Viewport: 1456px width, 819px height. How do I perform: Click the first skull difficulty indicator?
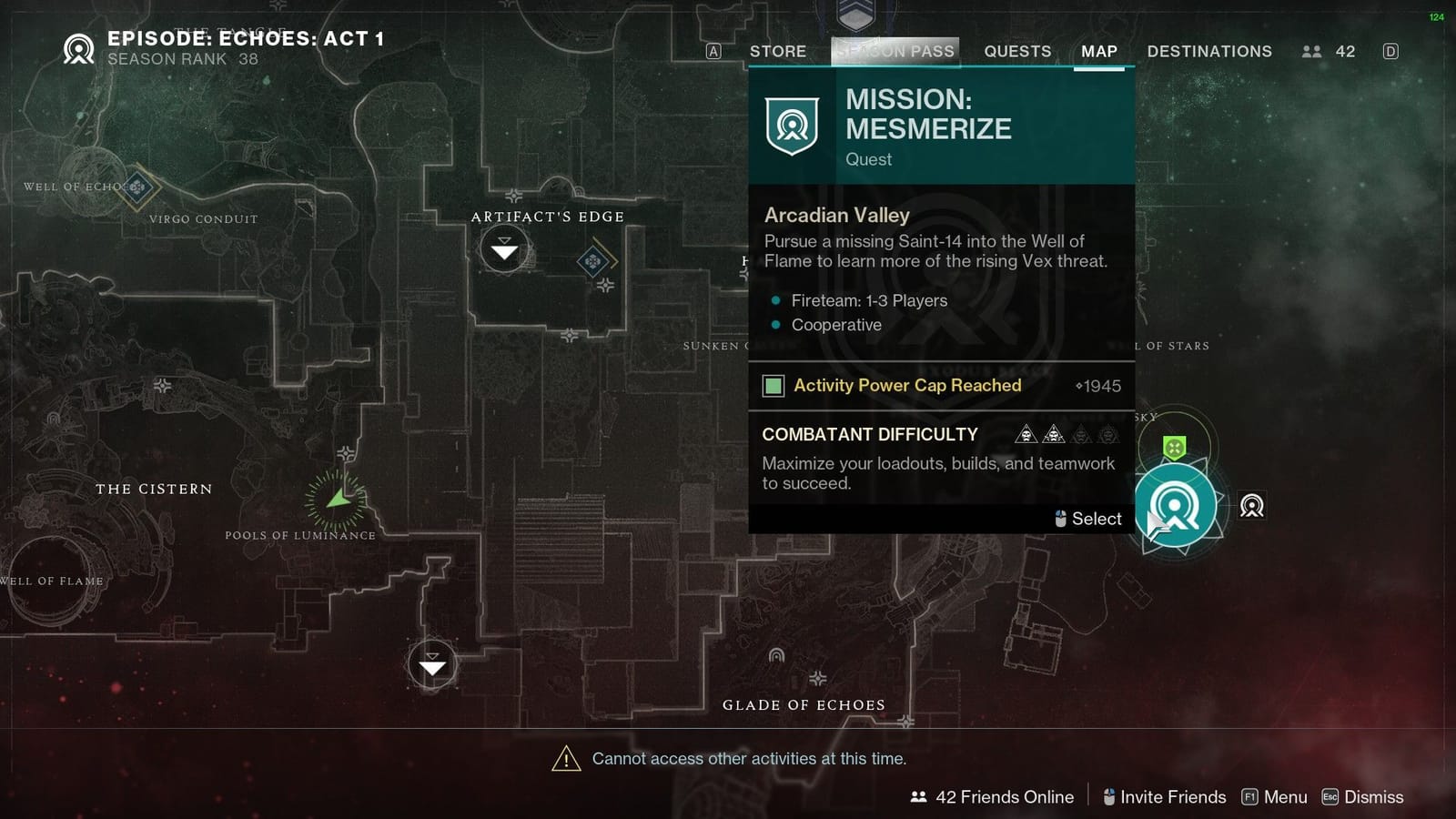[x=1026, y=434]
